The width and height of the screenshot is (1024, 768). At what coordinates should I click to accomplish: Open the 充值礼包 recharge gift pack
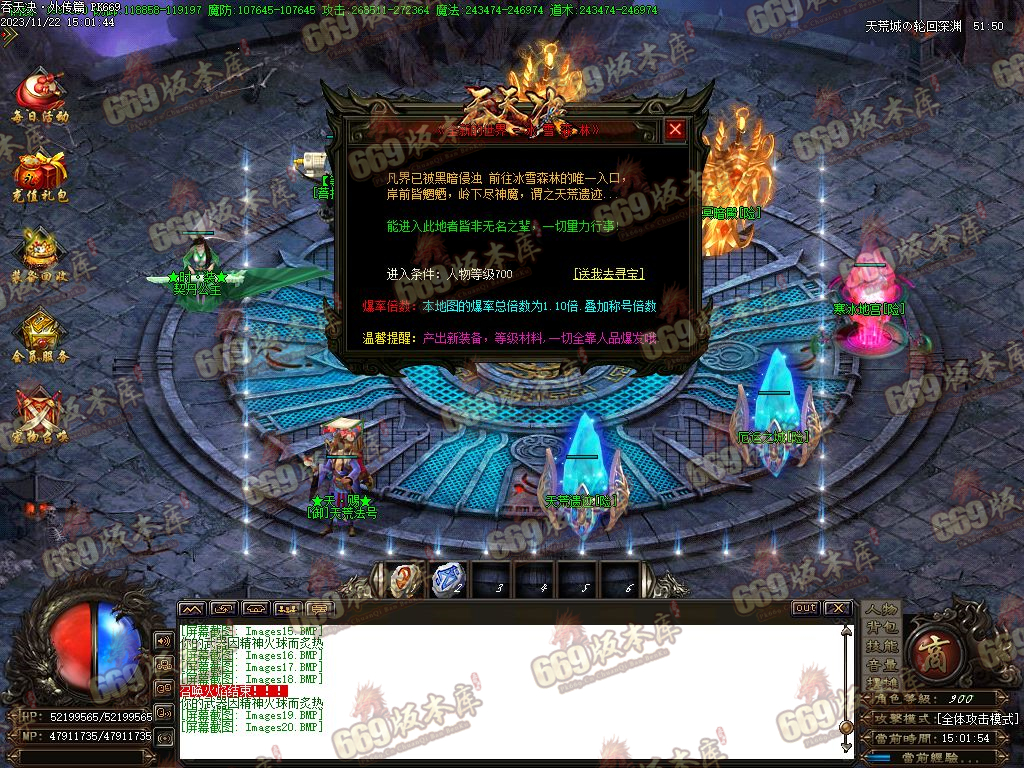40,176
